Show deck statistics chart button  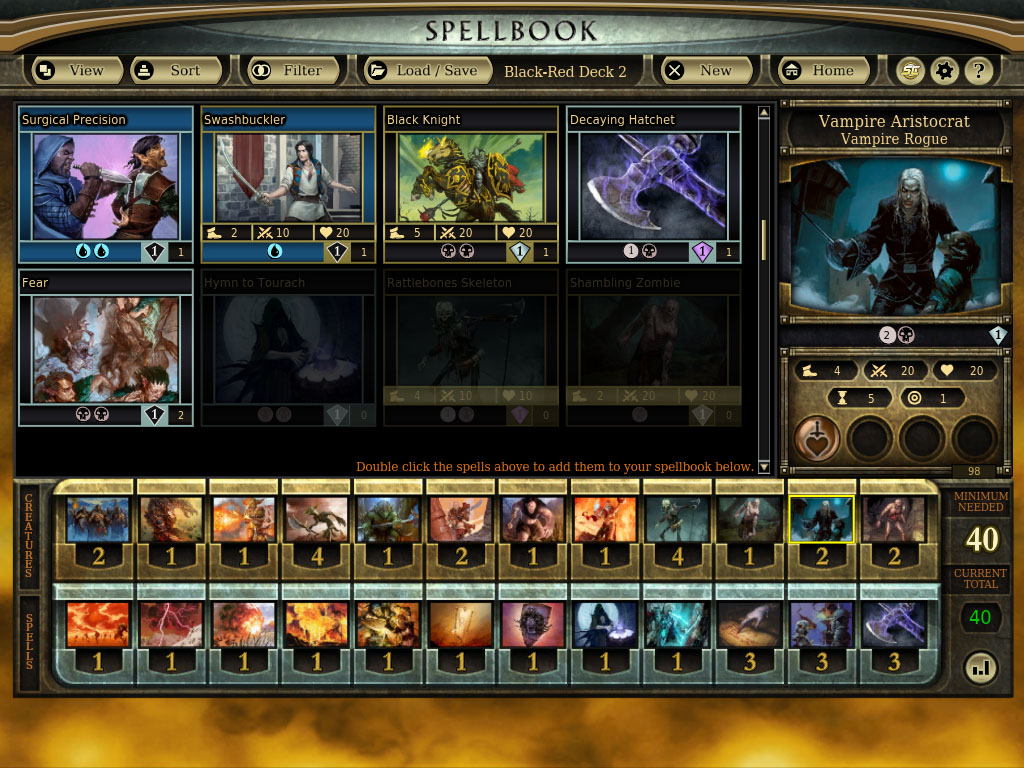980,668
